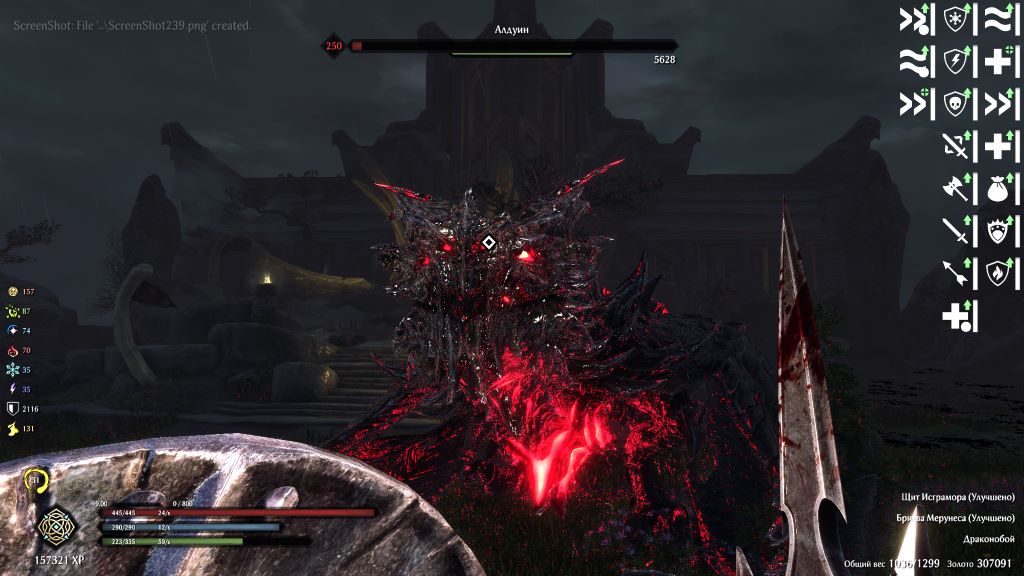Choose the arrow buff icon
The image size is (1024, 576).
tap(956, 273)
